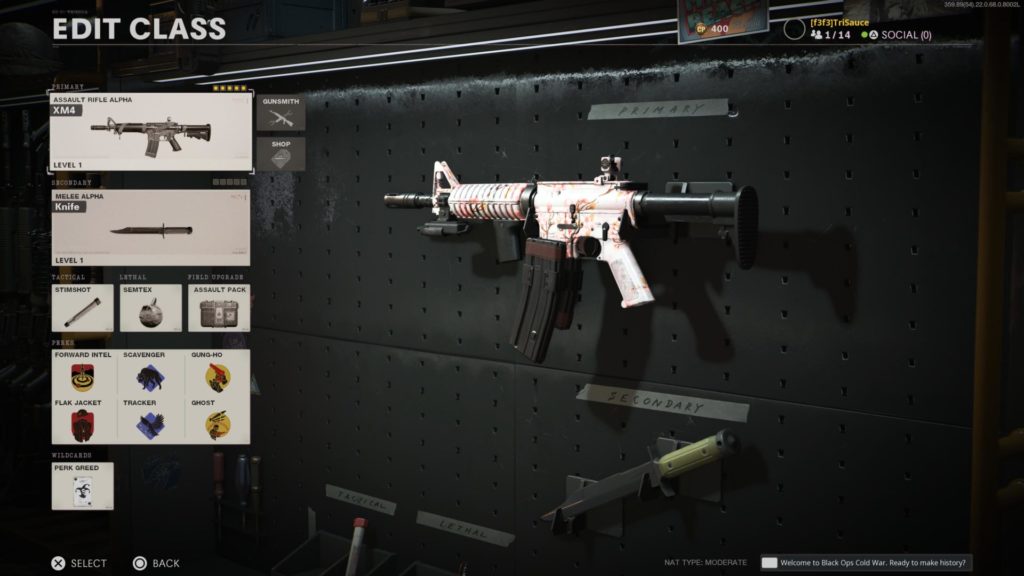Pick the Assault Pack field upgrade
Screen dimensions: 1024x576
coord(219,308)
